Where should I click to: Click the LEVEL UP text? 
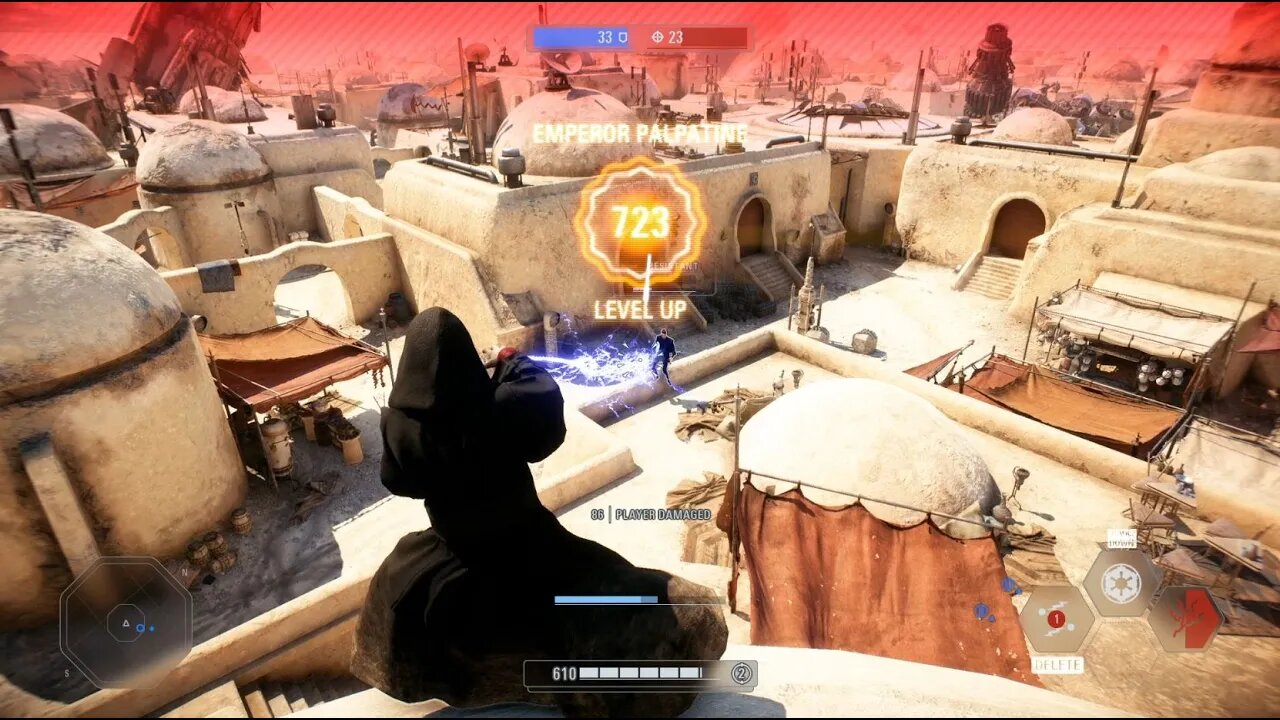coord(640,310)
